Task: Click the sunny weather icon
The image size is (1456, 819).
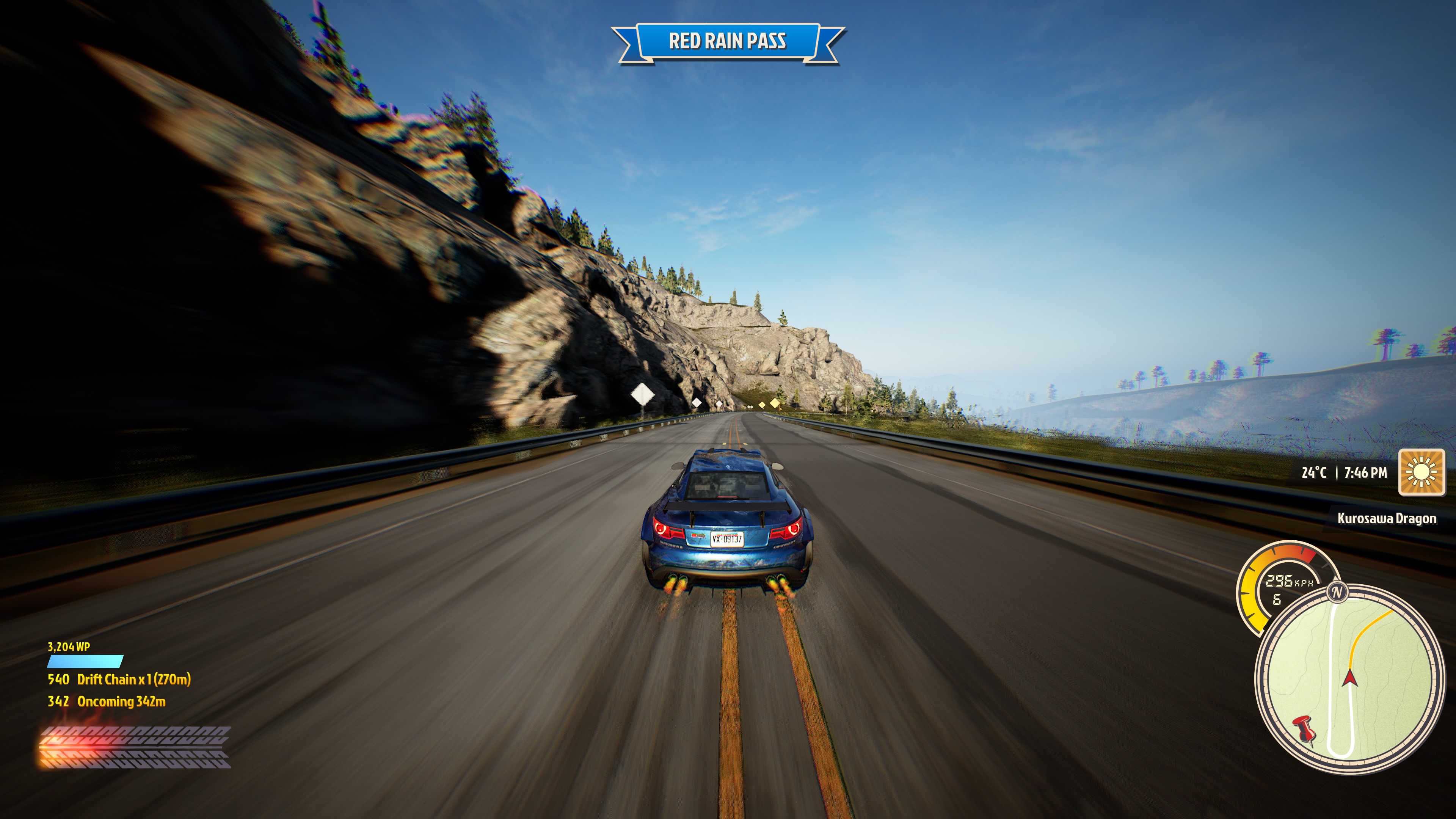Action: pos(1421,472)
